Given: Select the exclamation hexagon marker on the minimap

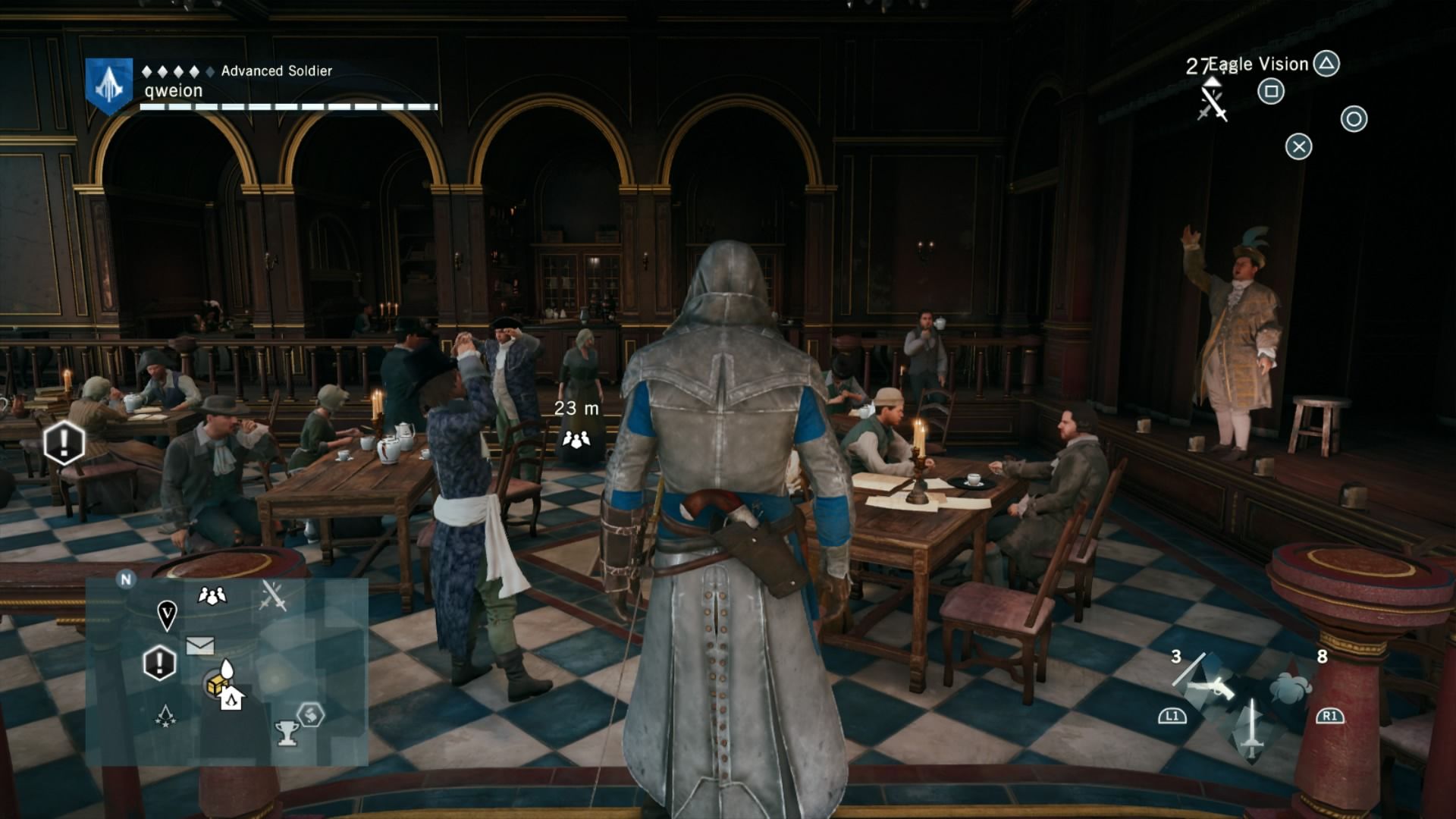Looking at the screenshot, I should coord(159,664).
